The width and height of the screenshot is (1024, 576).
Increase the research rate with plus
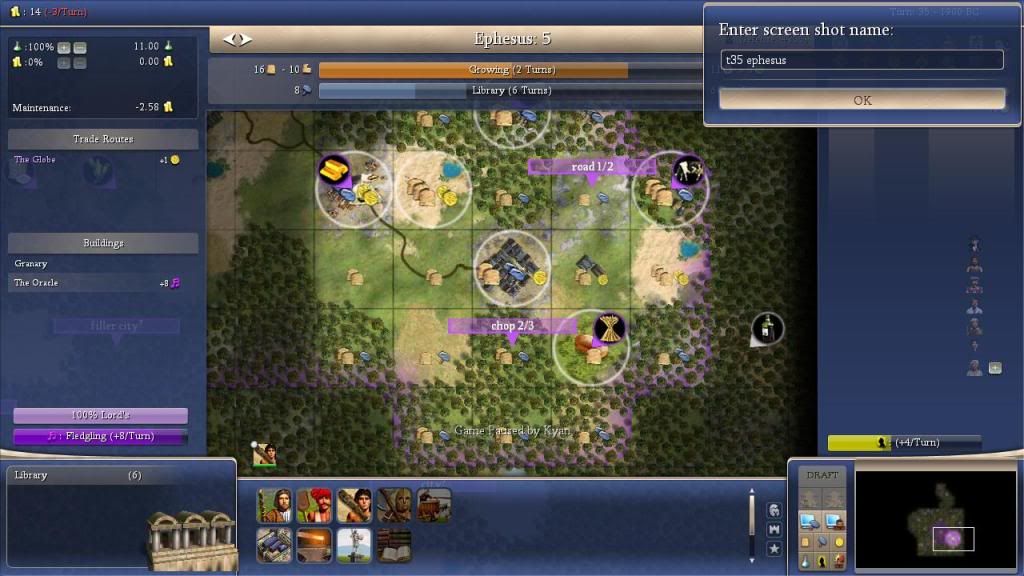pyautogui.click(x=64, y=48)
